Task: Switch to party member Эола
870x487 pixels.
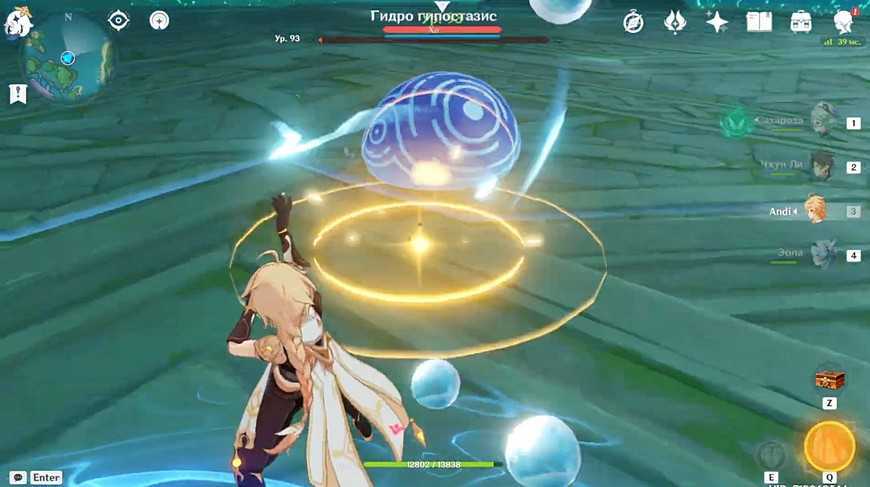Action: [x=822, y=254]
